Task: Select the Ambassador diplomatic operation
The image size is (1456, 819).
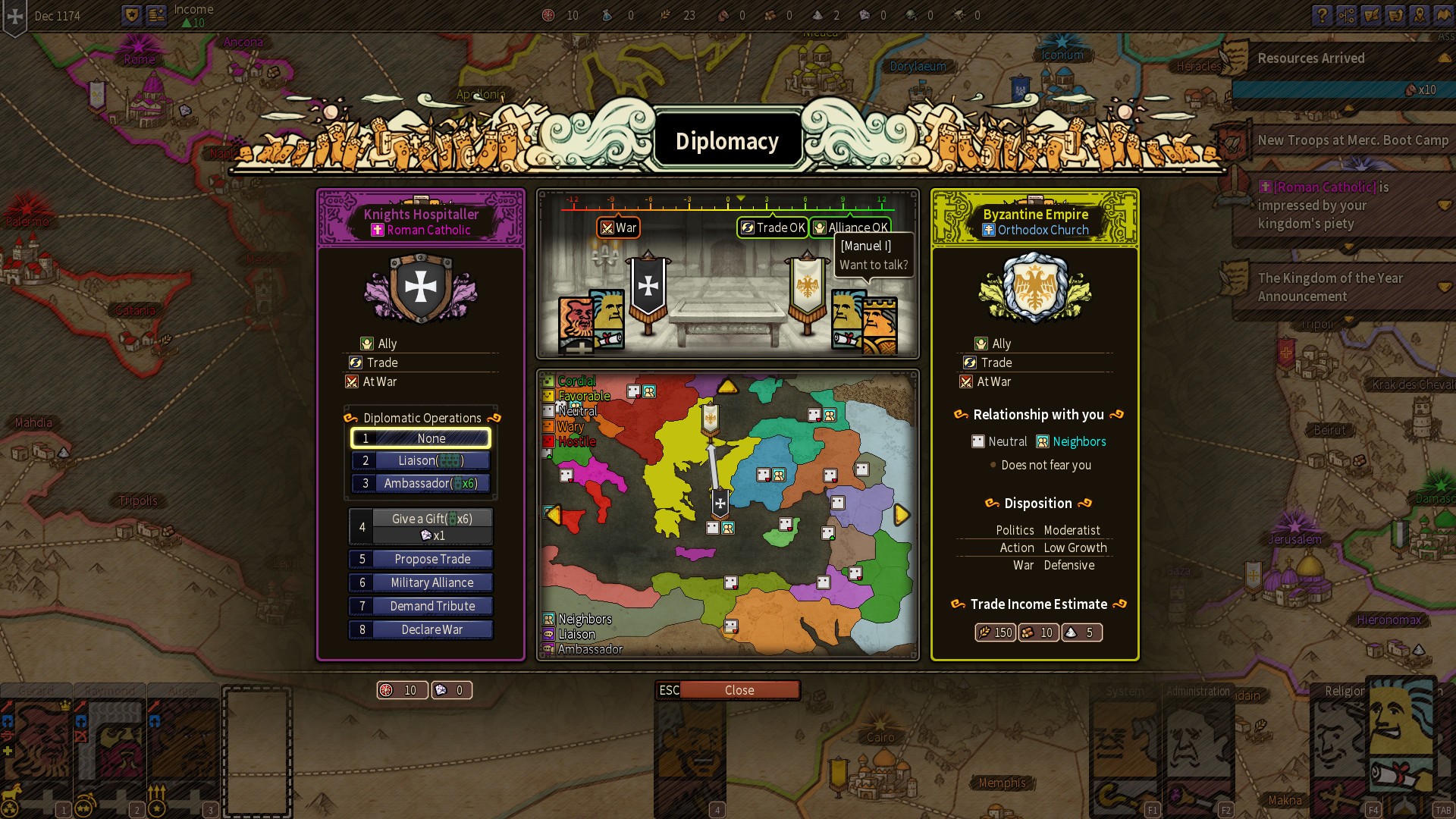Action: [x=421, y=483]
